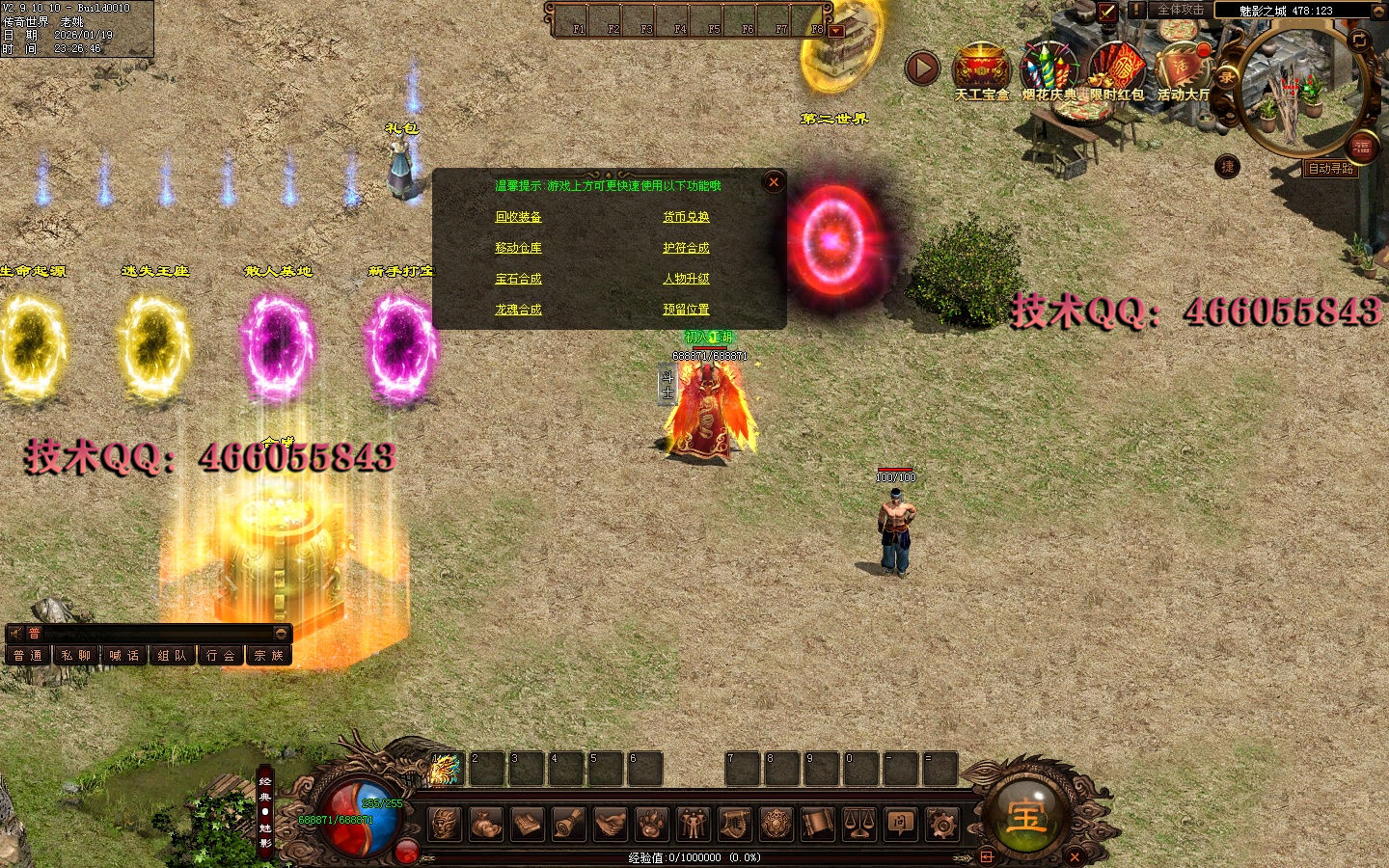This screenshot has width=1389, height=868.
Task: Open the 回收装备 equipment recycling link
Action: (x=518, y=217)
